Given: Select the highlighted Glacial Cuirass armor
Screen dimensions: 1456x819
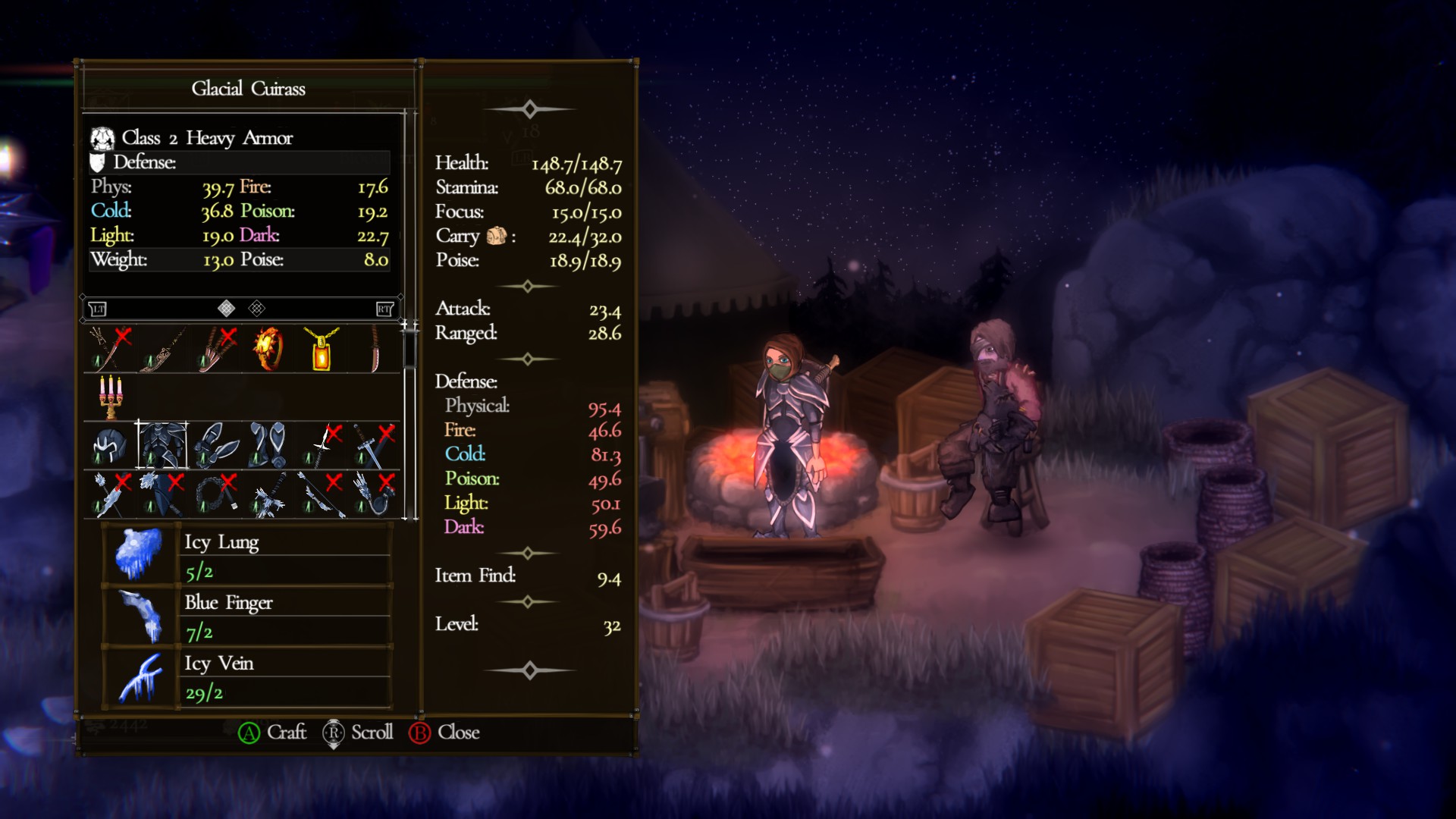Looking at the screenshot, I should coord(162,445).
